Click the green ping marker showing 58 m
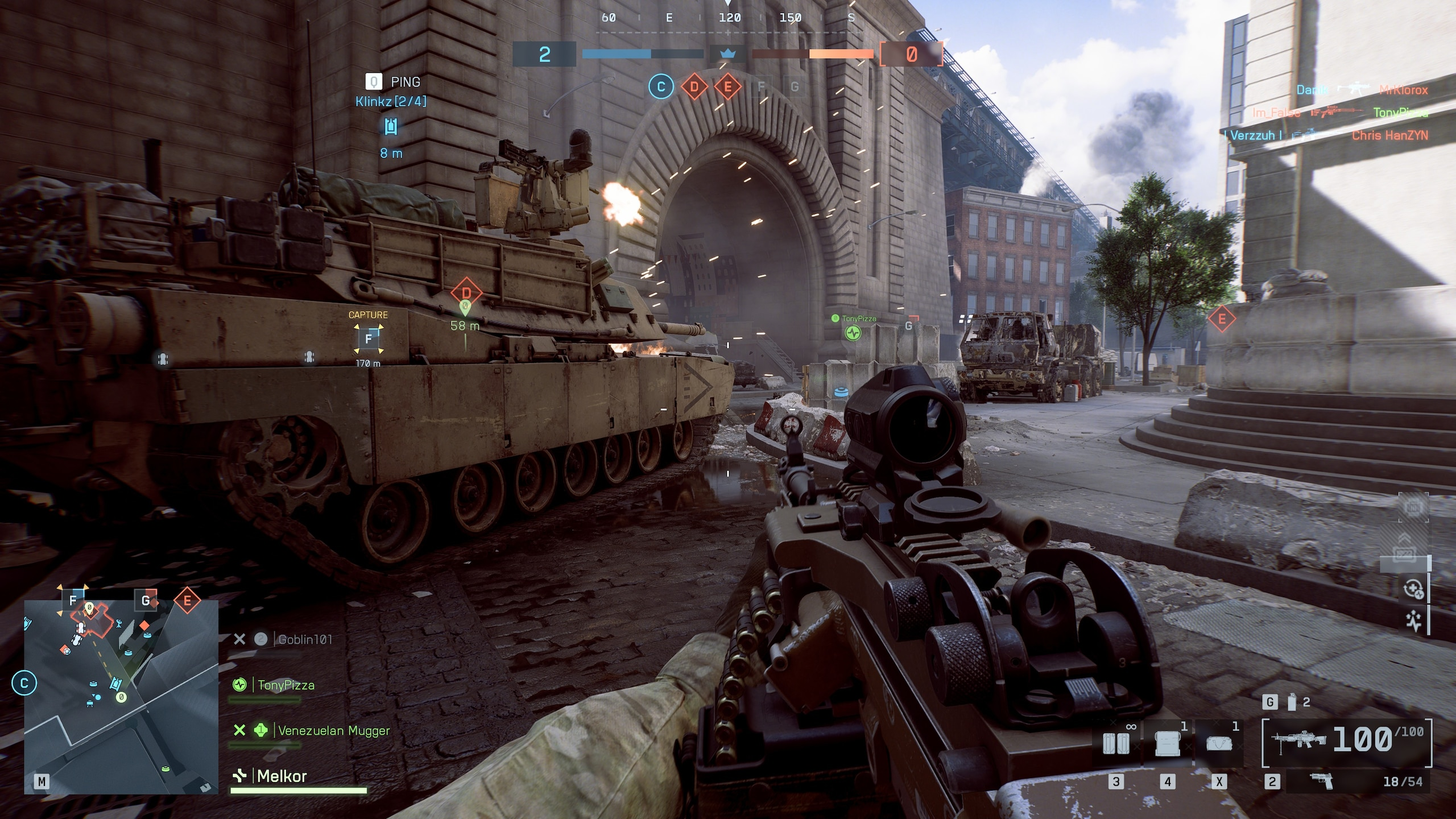 pos(465,309)
